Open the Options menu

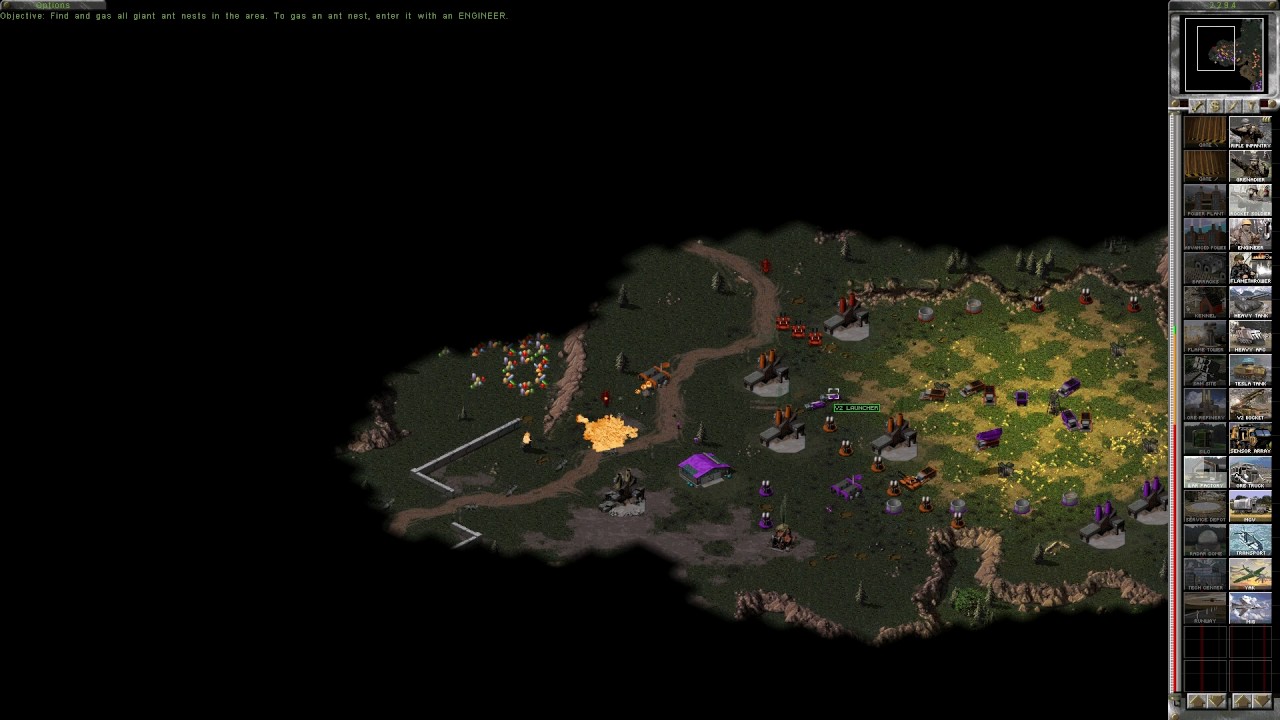coord(52,5)
